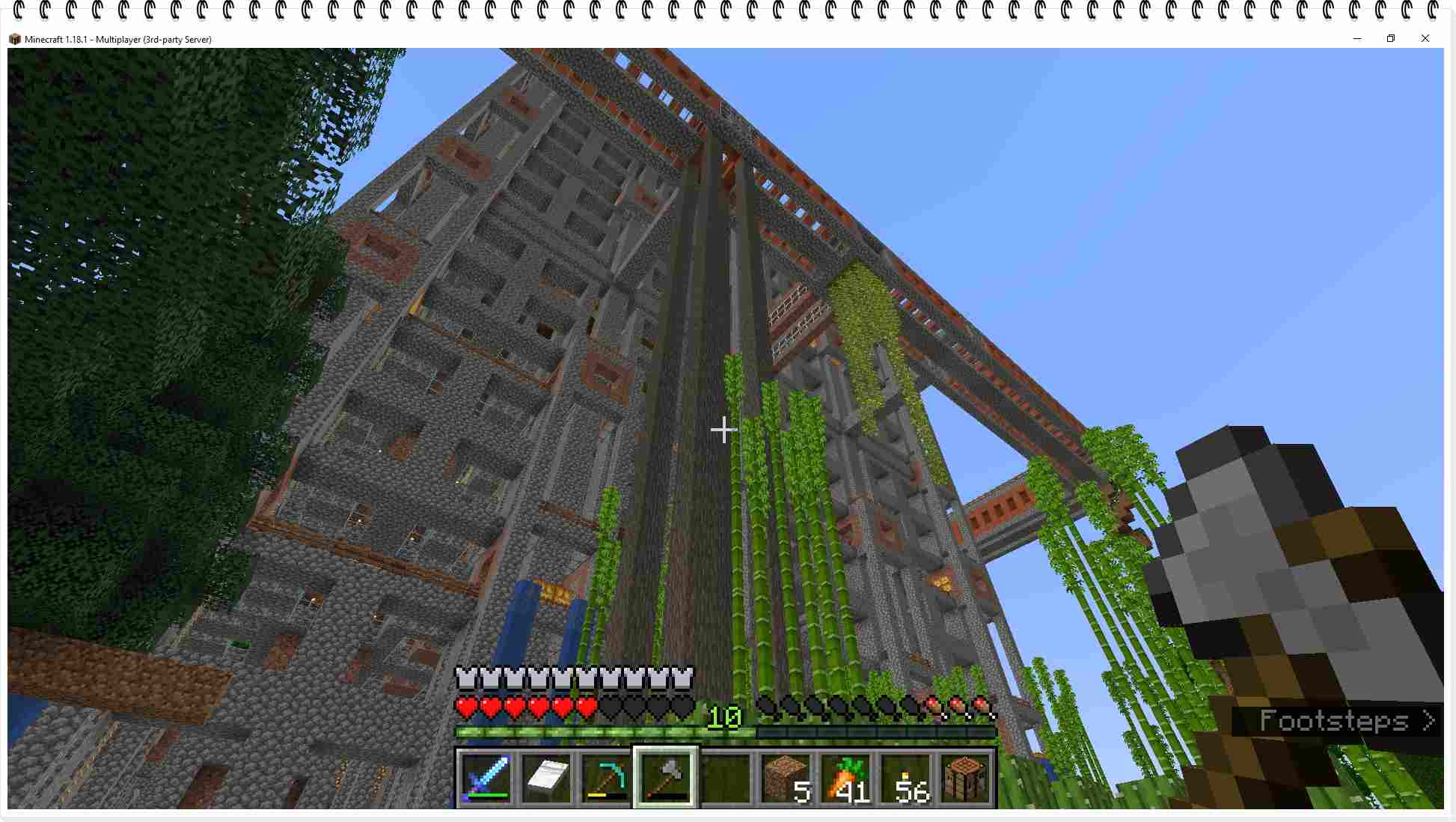
Task: Click the Minecraft 1.18.1 title bar text
Action: click(x=117, y=39)
